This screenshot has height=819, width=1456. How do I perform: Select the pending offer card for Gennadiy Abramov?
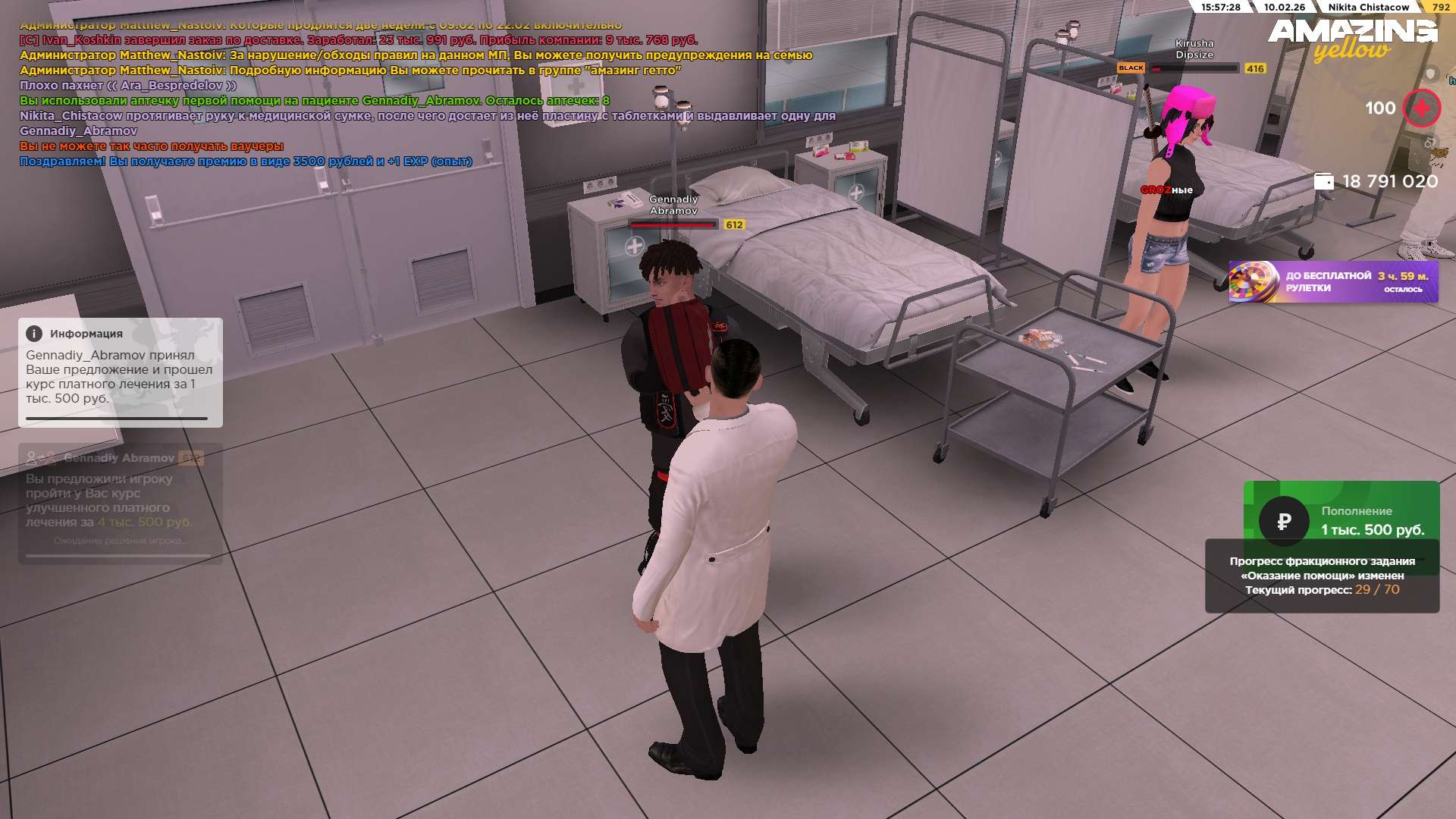point(120,503)
